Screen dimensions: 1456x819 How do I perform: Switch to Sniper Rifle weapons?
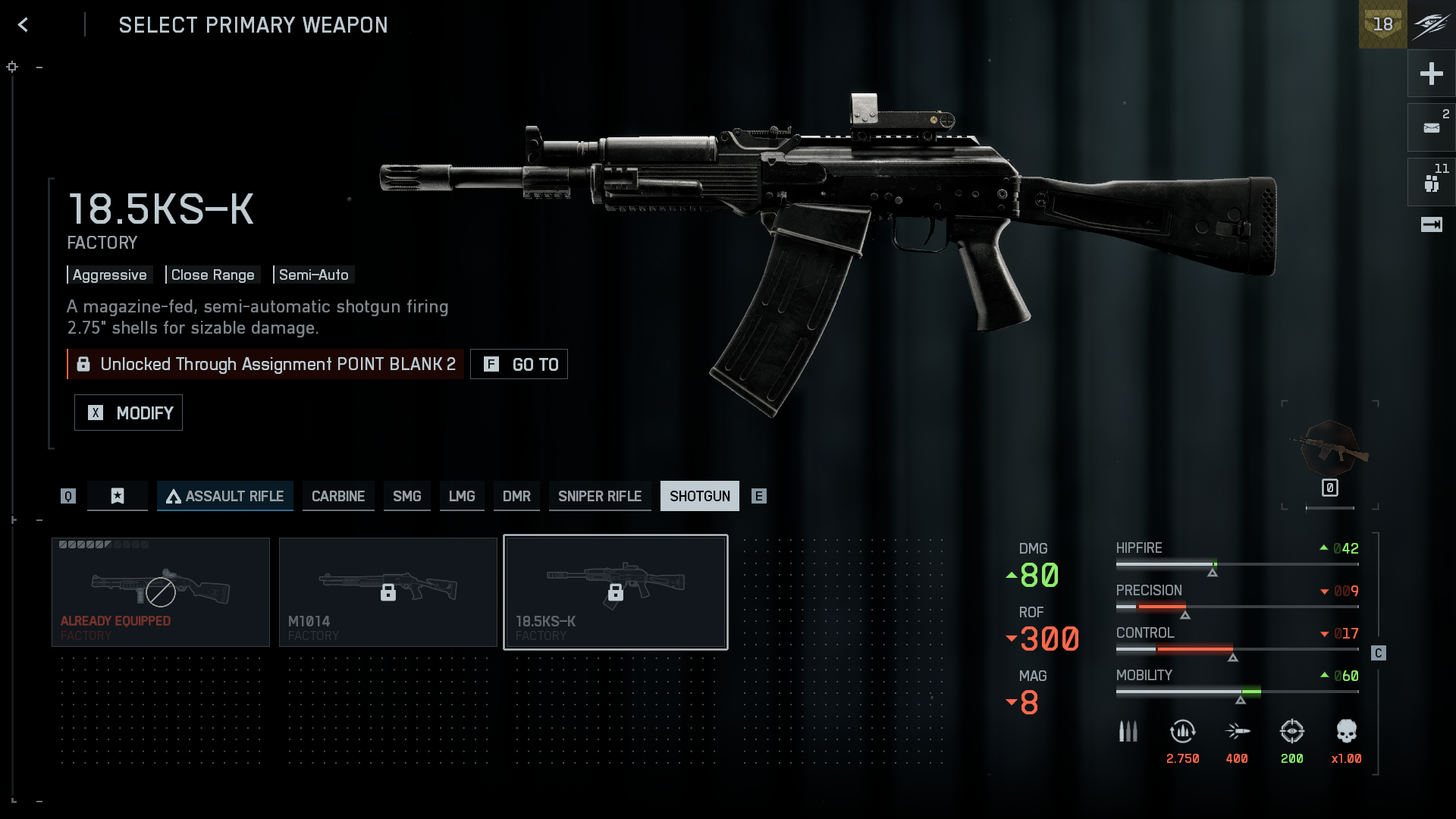(x=600, y=496)
